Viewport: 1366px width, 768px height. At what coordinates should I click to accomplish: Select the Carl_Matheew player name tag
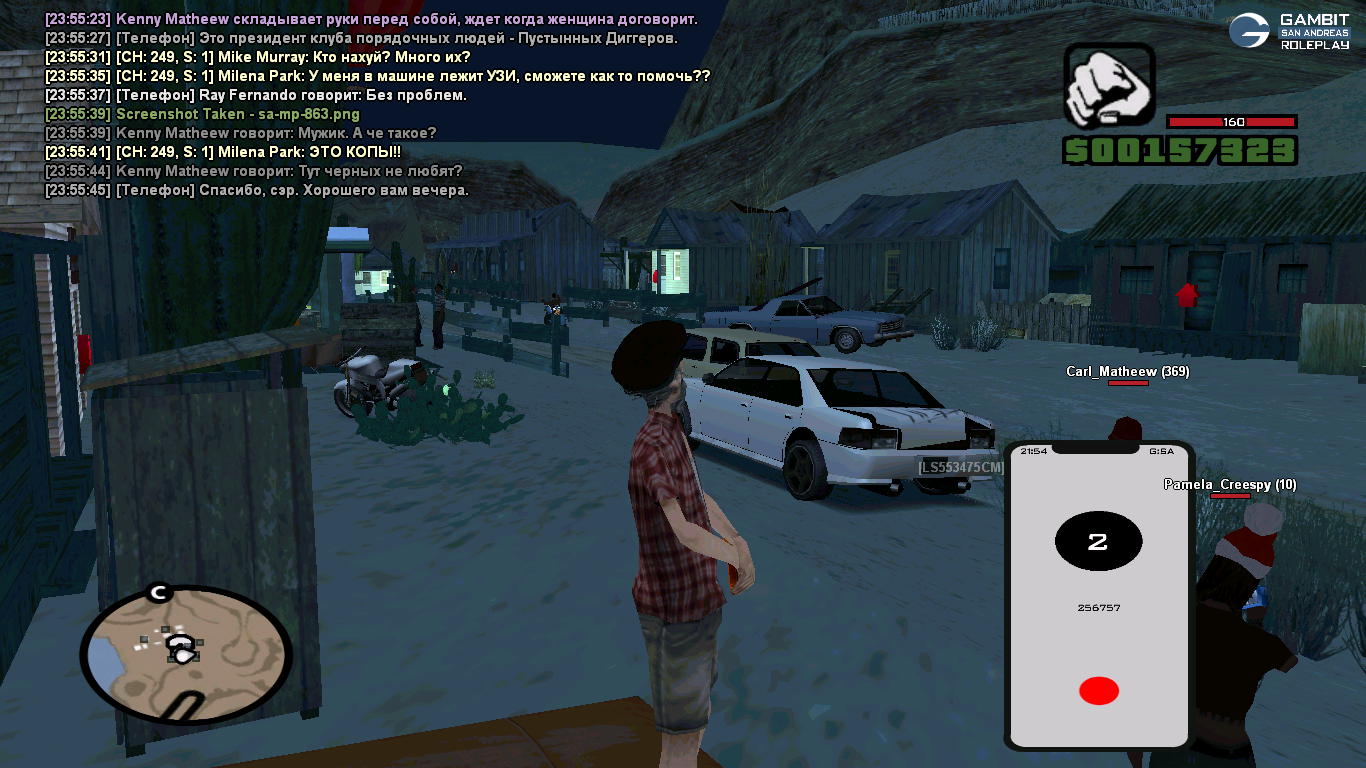1127,372
